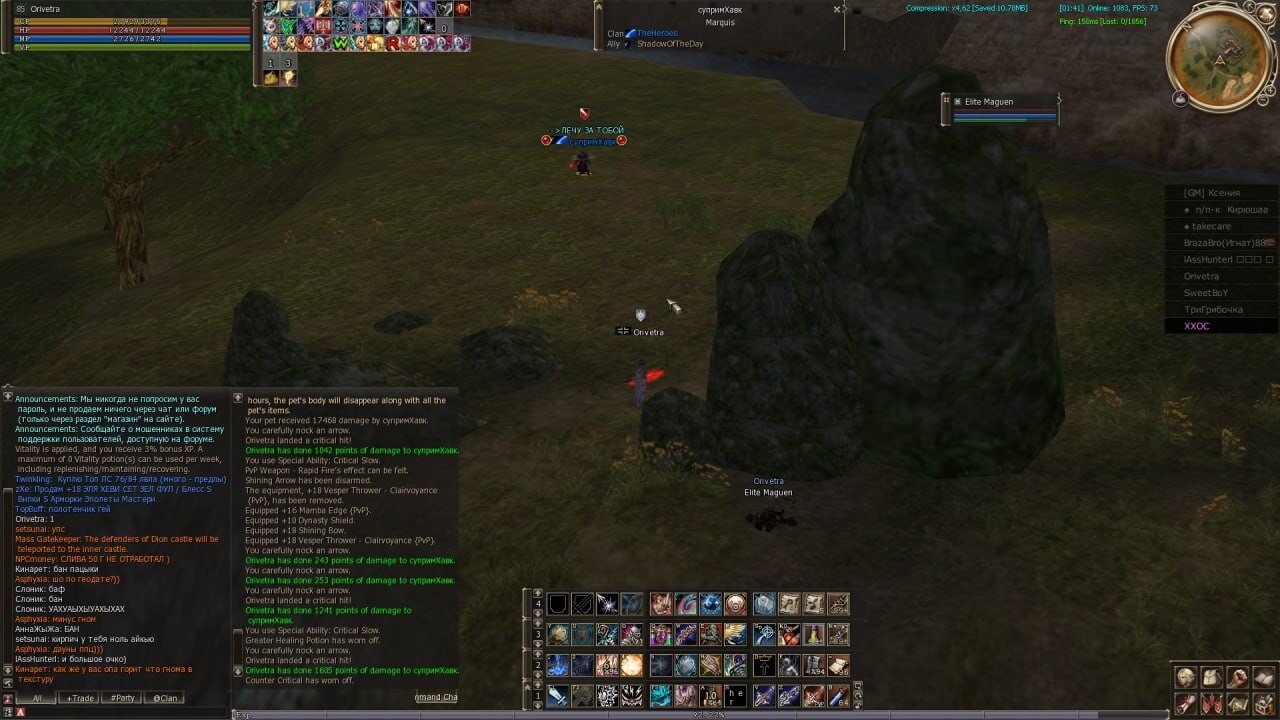
Task: Activate the golden wings skill
Action: tap(735, 634)
